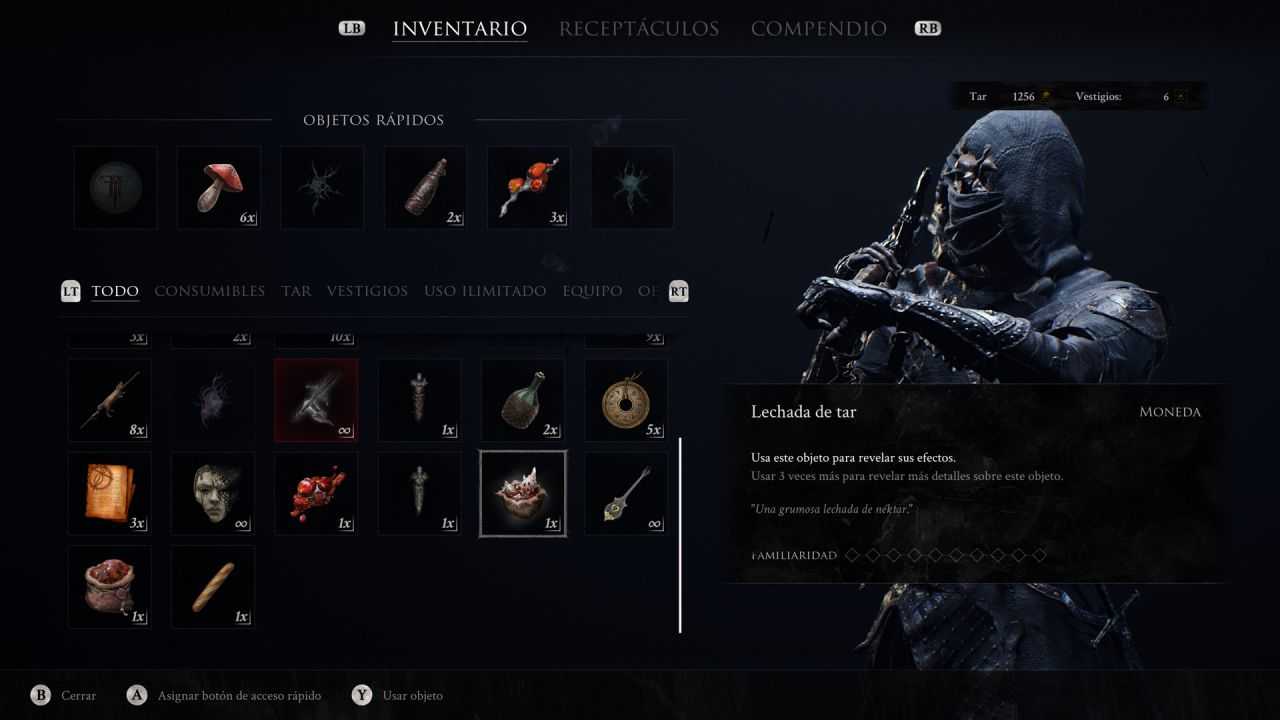Select the baguette item in the bottom row
This screenshot has width=1280, height=720.
point(212,587)
